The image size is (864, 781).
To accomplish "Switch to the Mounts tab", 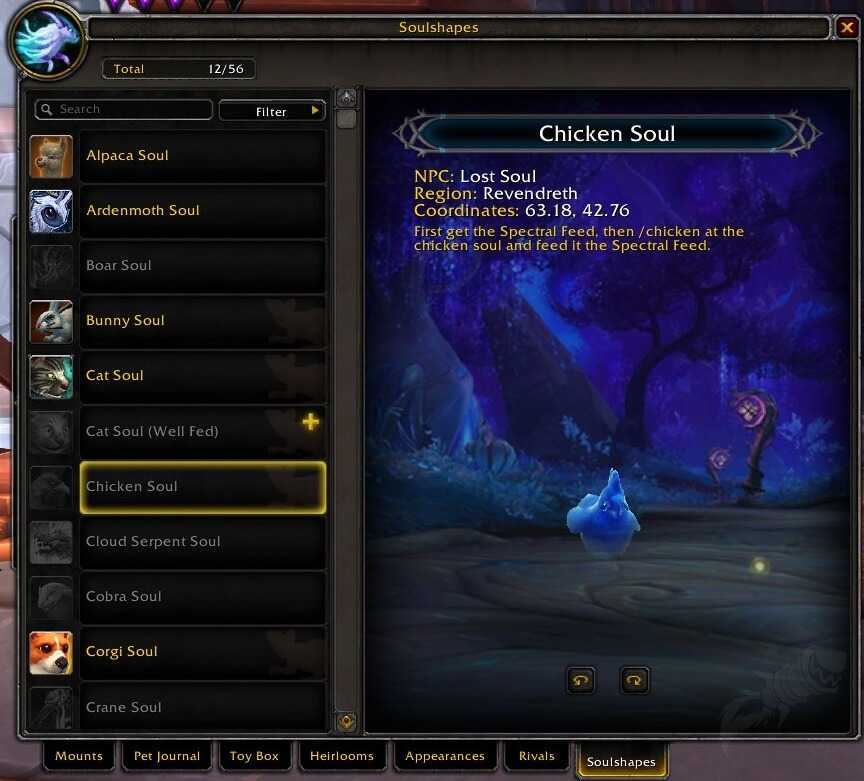I will click(79, 756).
